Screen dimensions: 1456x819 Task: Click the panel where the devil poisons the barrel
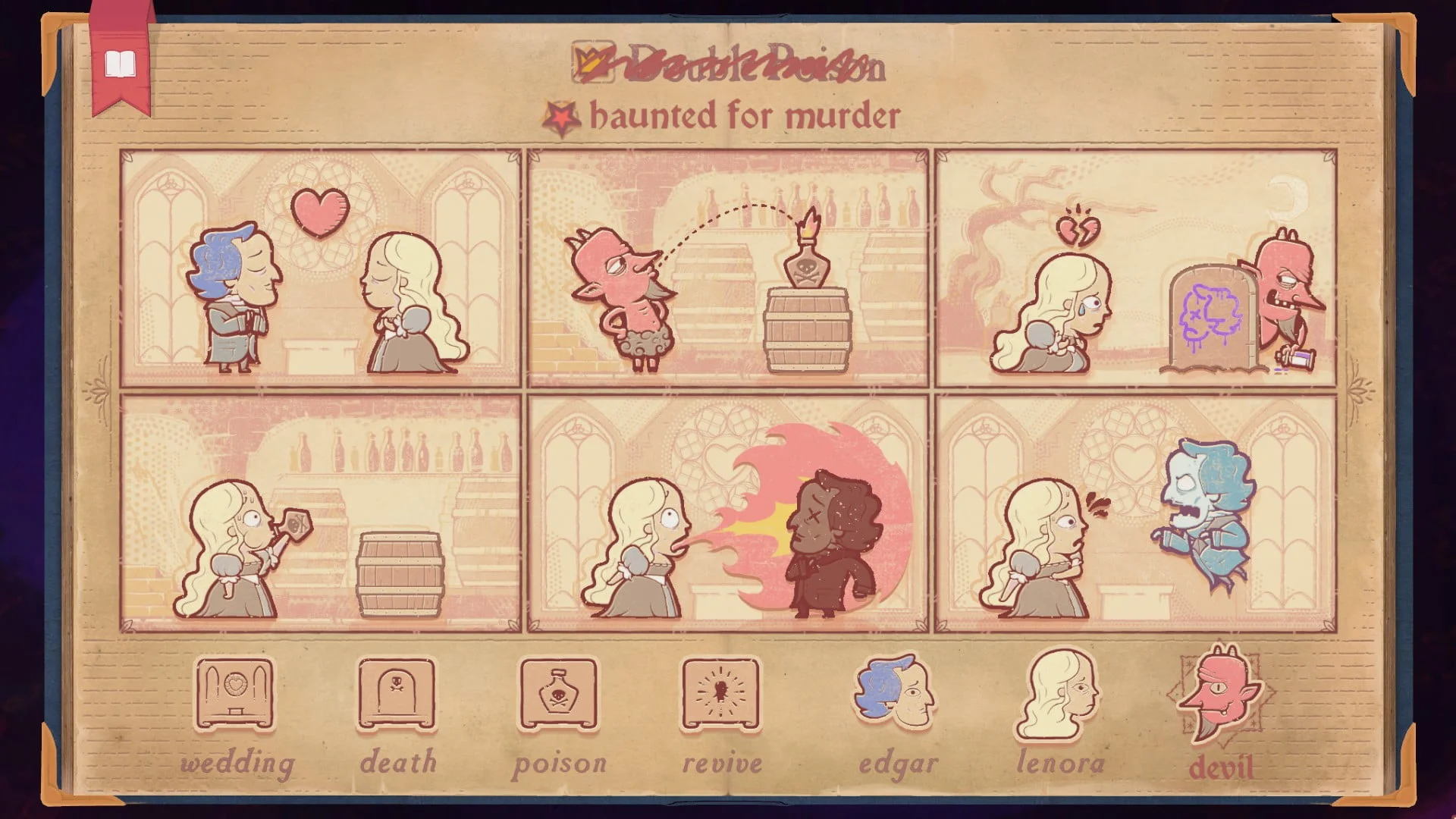[728, 265]
